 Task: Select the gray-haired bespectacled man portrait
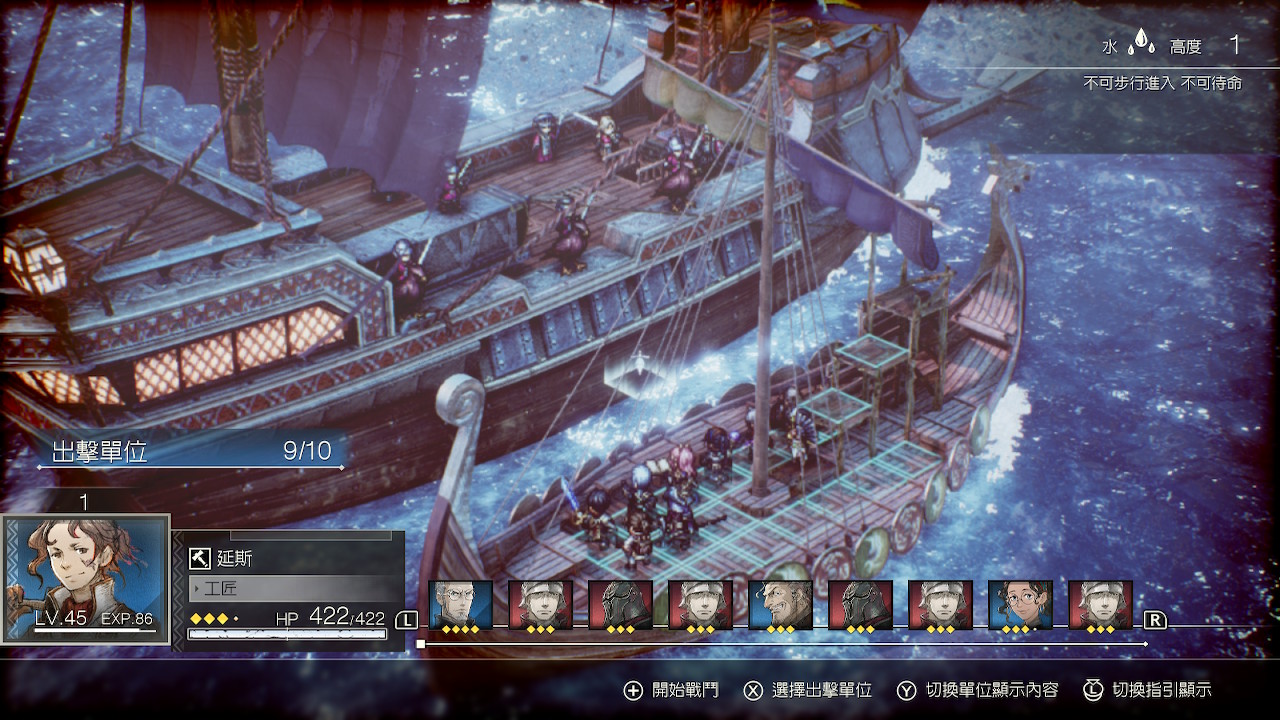pyautogui.click(x=461, y=605)
